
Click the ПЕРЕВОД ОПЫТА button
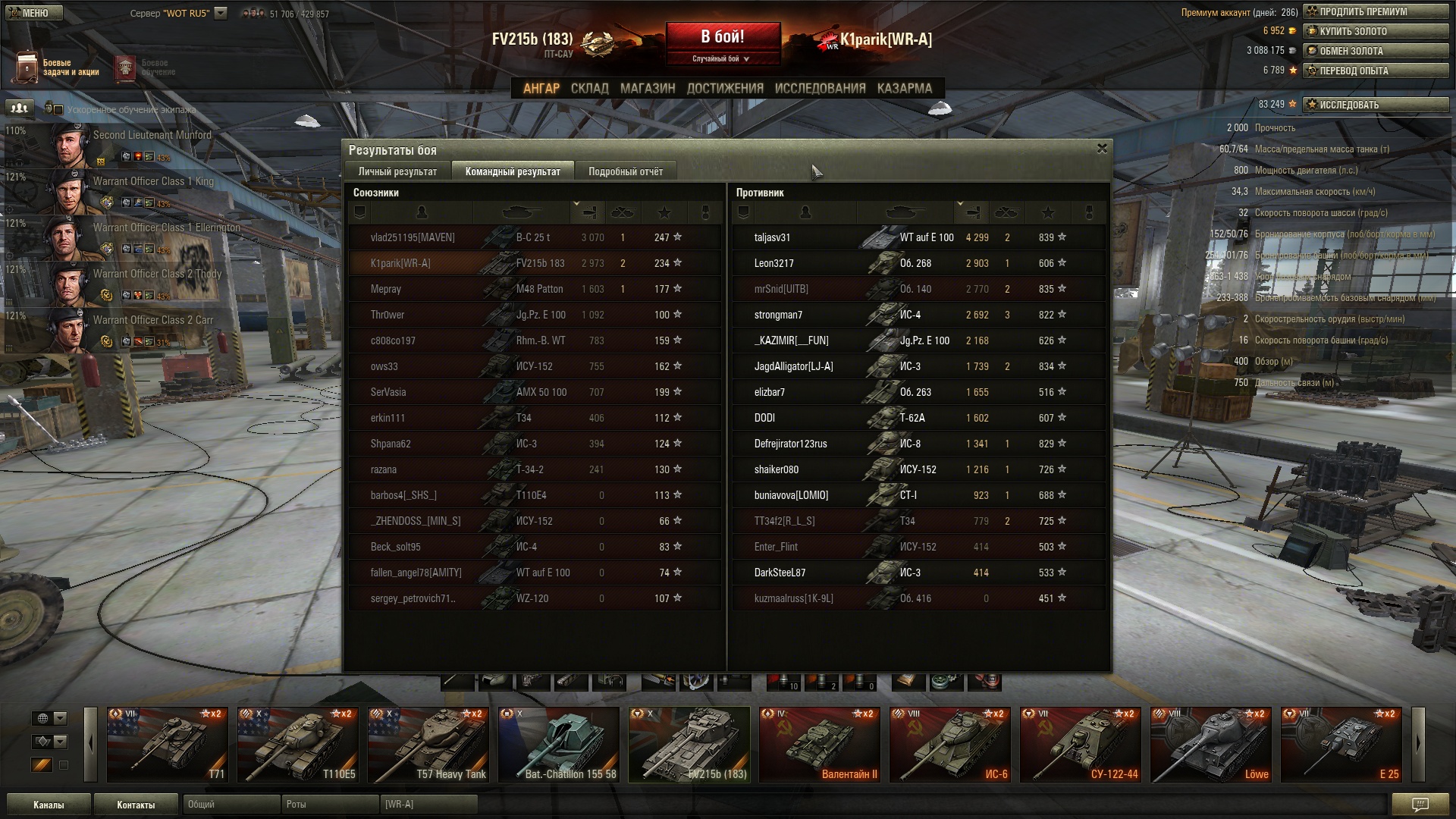(1376, 71)
